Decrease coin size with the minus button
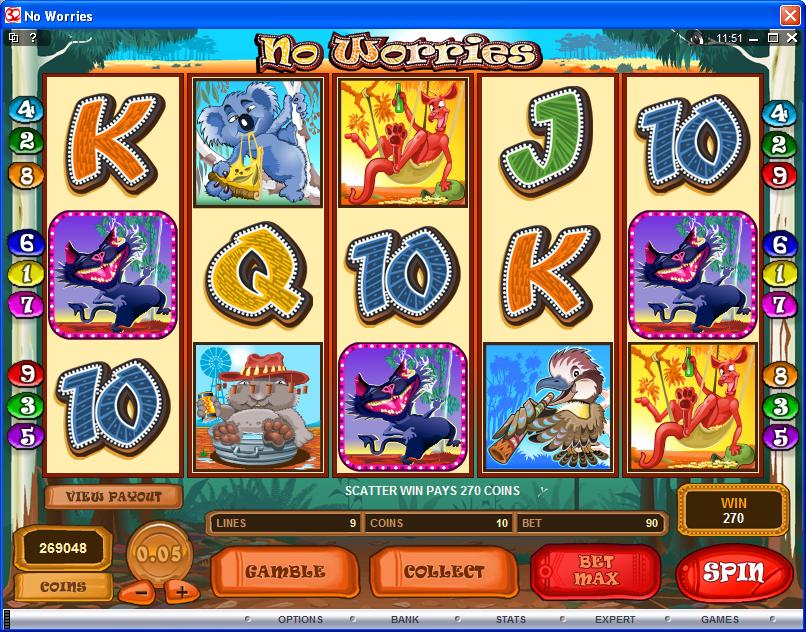The image size is (806, 632). (141, 591)
